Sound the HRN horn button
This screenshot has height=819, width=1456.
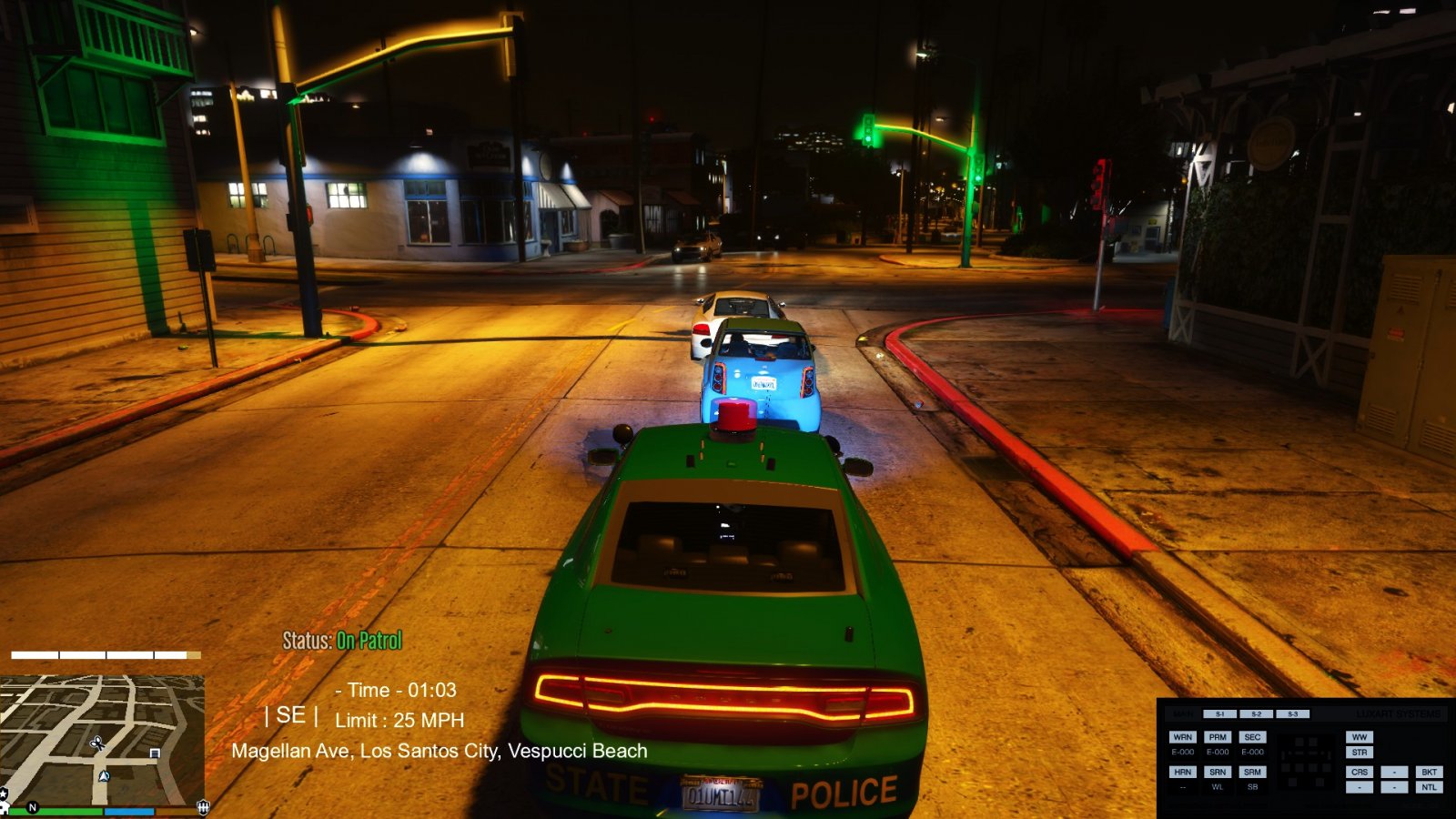coord(1182,772)
